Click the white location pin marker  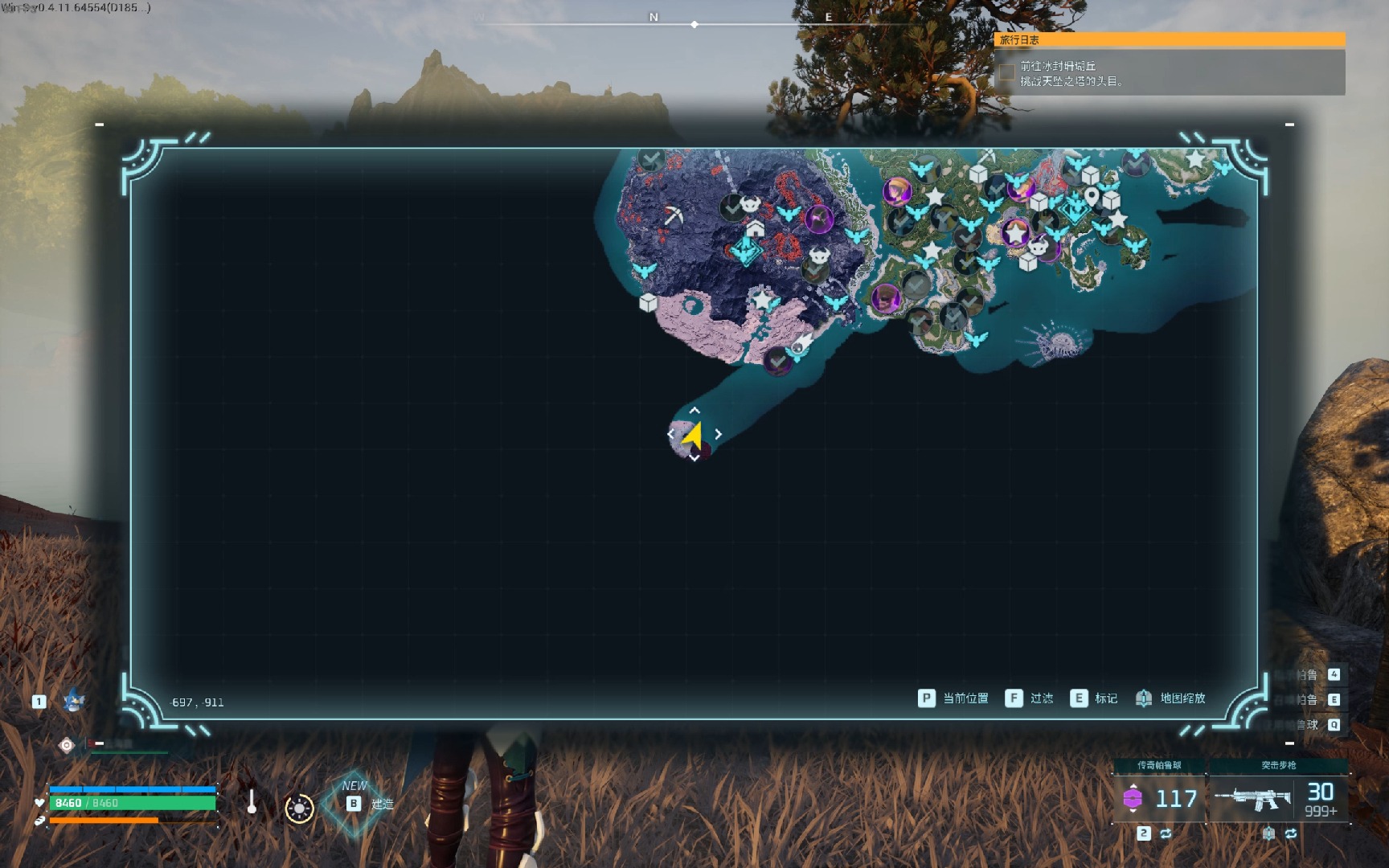click(1091, 196)
